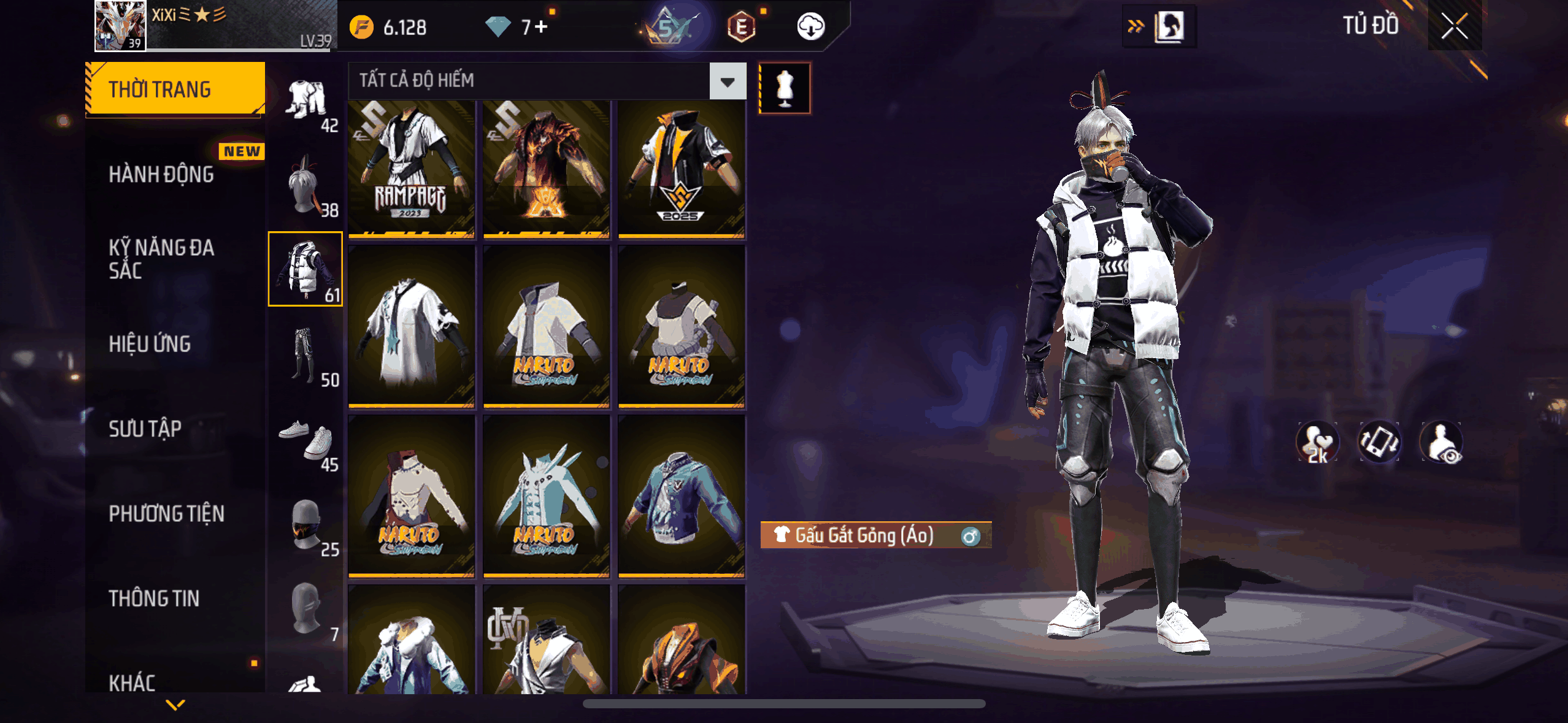Tap the rotate phone icon
The width and height of the screenshot is (1568, 723).
1379,443
